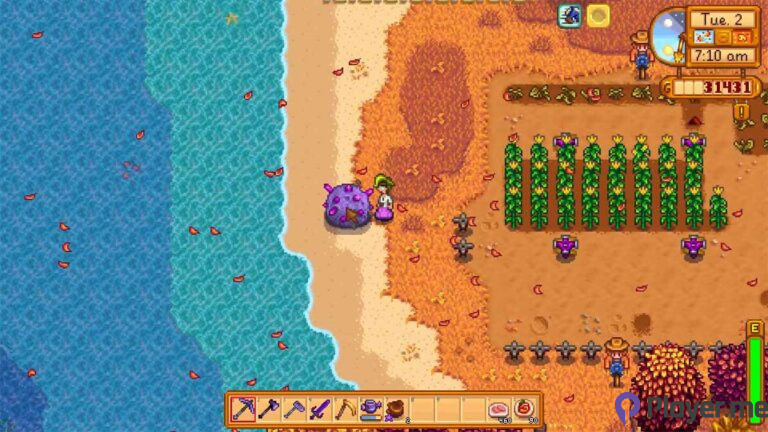Viewport: 768px width, 432px height.
Task: Equip the axe from the toolbar
Action: coord(269,409)
